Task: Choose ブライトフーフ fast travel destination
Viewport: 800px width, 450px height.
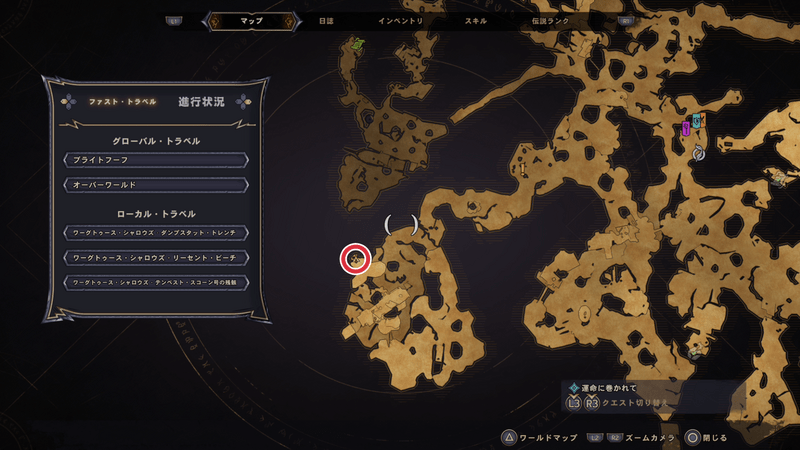Action: click(155, 160)
